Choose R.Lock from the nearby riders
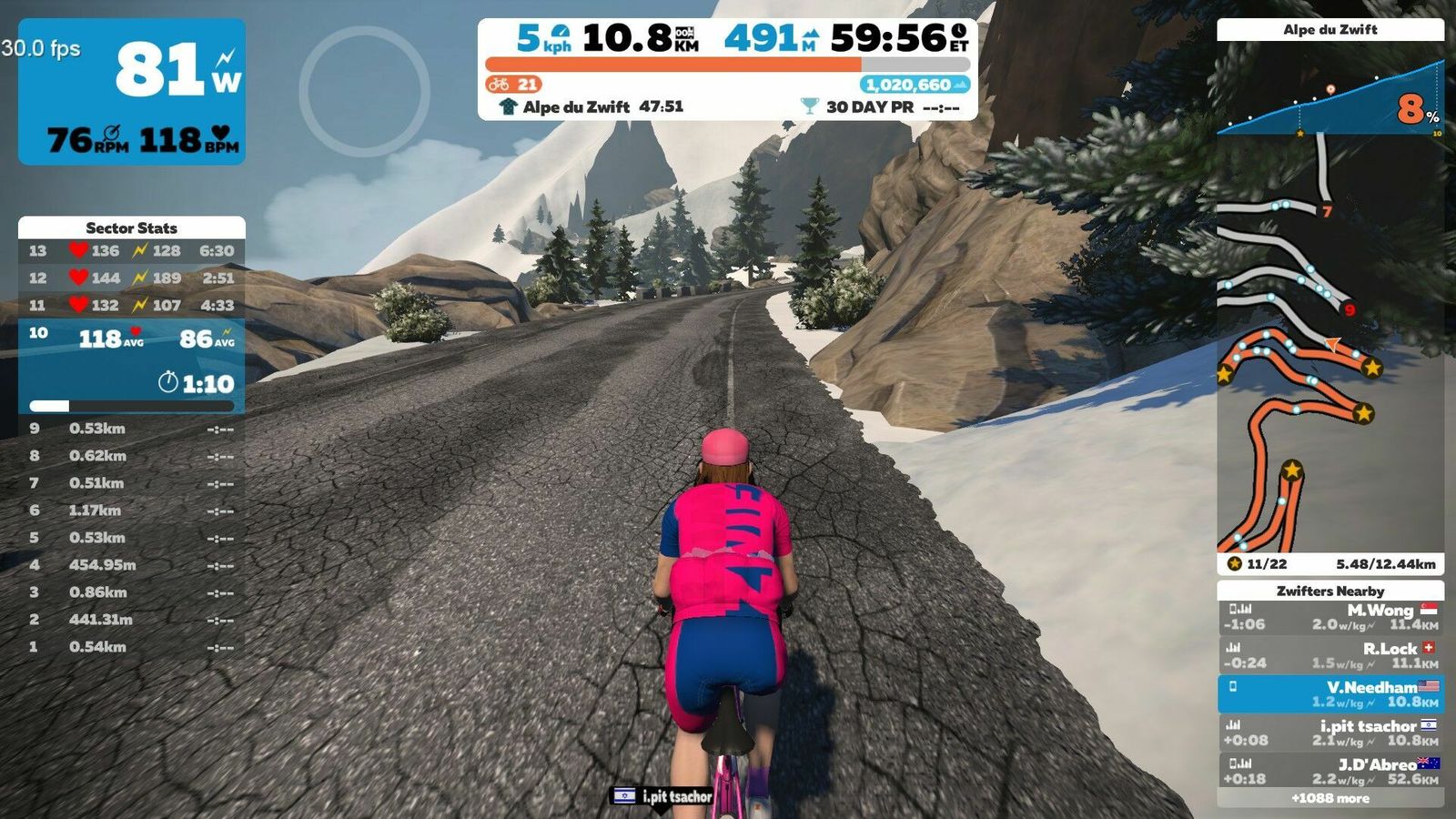Viewport: 1456px width, 819px height. click(x=1330, y=655)
